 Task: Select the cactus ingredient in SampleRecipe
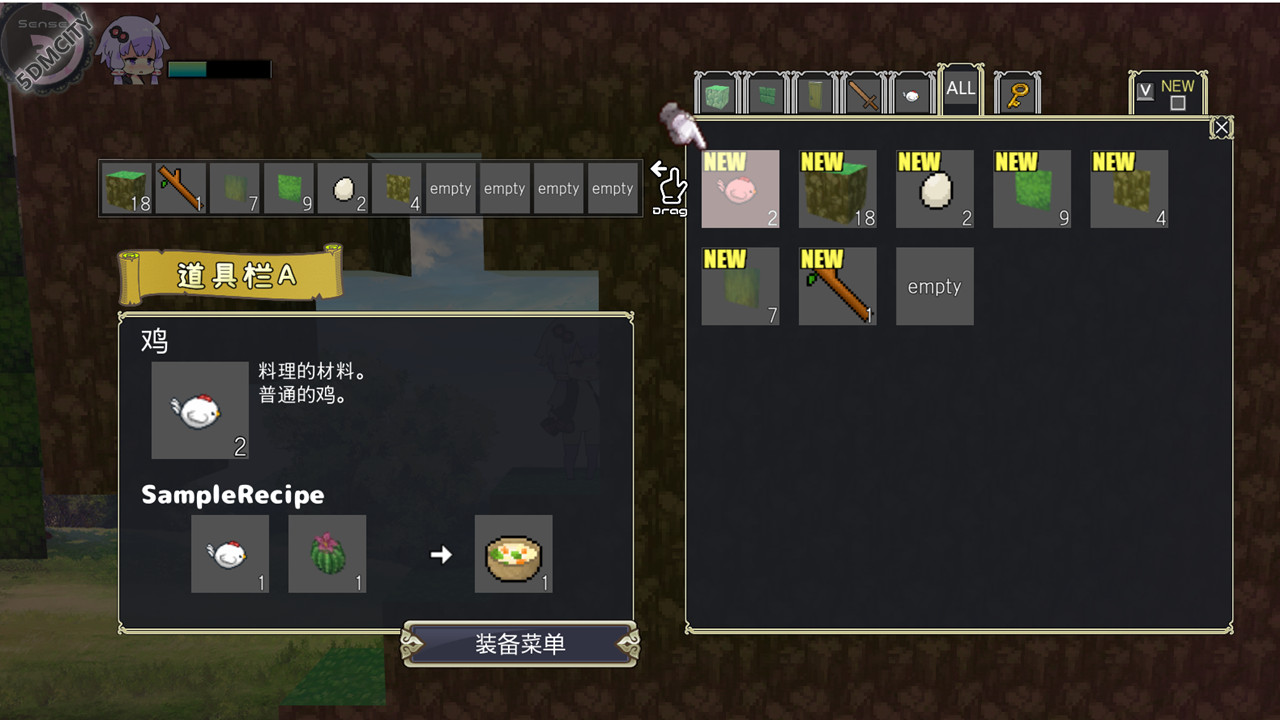(x=327, y=554)
